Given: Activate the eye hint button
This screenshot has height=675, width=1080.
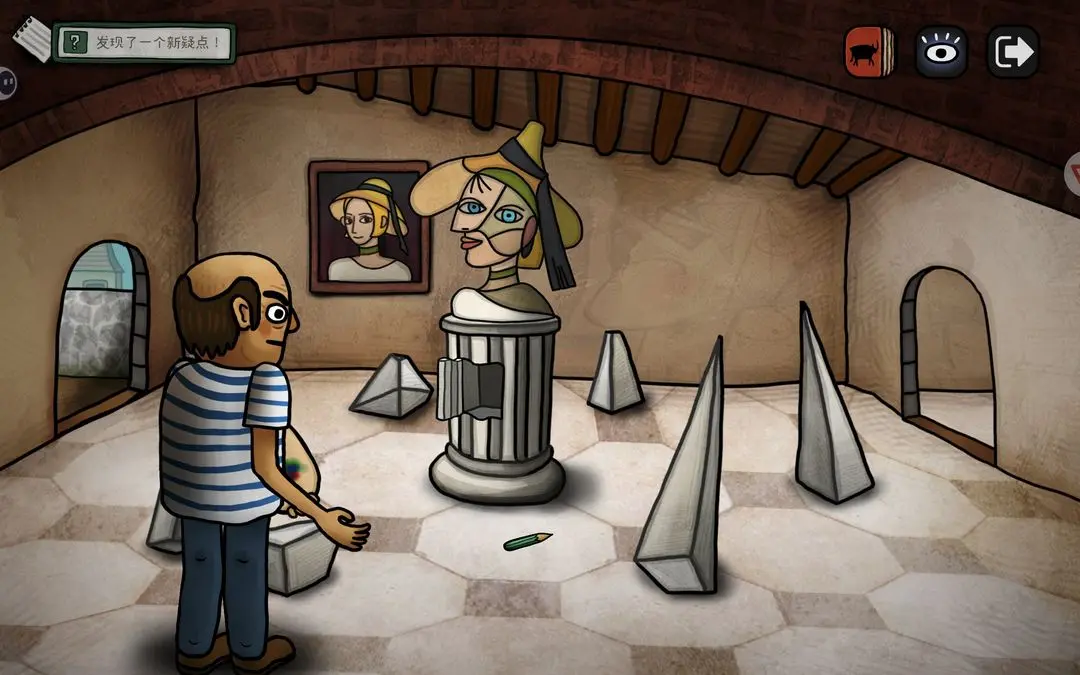Looking at the screenshot, I should [x=941, y=52].
